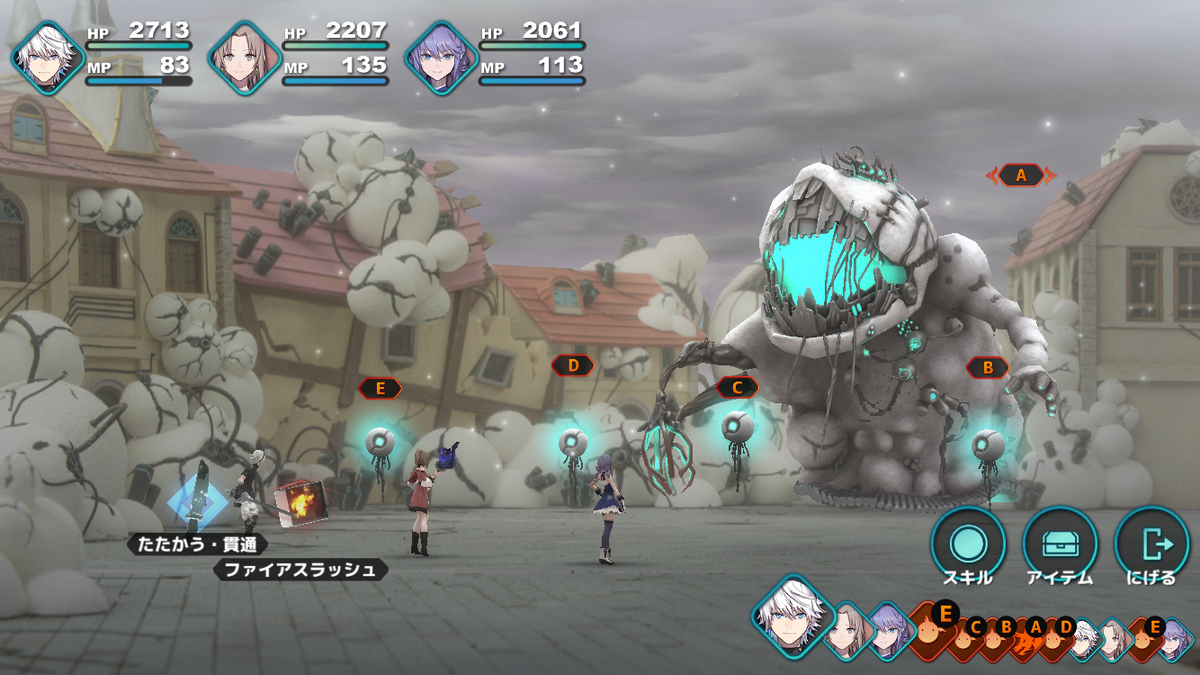Target enemy marker E
The width and height of the screenshot is (1200, 675).
(x=380, y=388)
